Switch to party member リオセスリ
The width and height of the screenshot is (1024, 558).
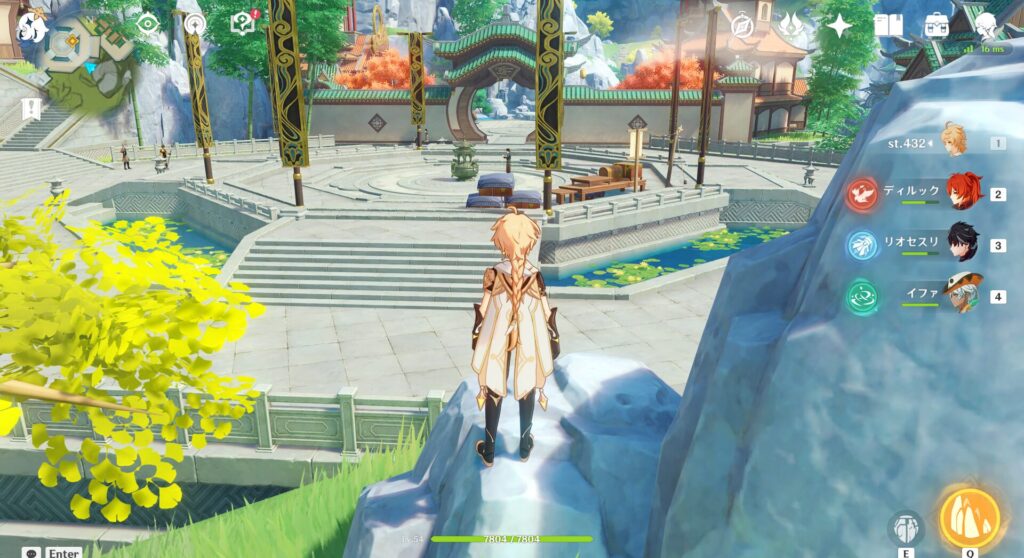[963, 244]
